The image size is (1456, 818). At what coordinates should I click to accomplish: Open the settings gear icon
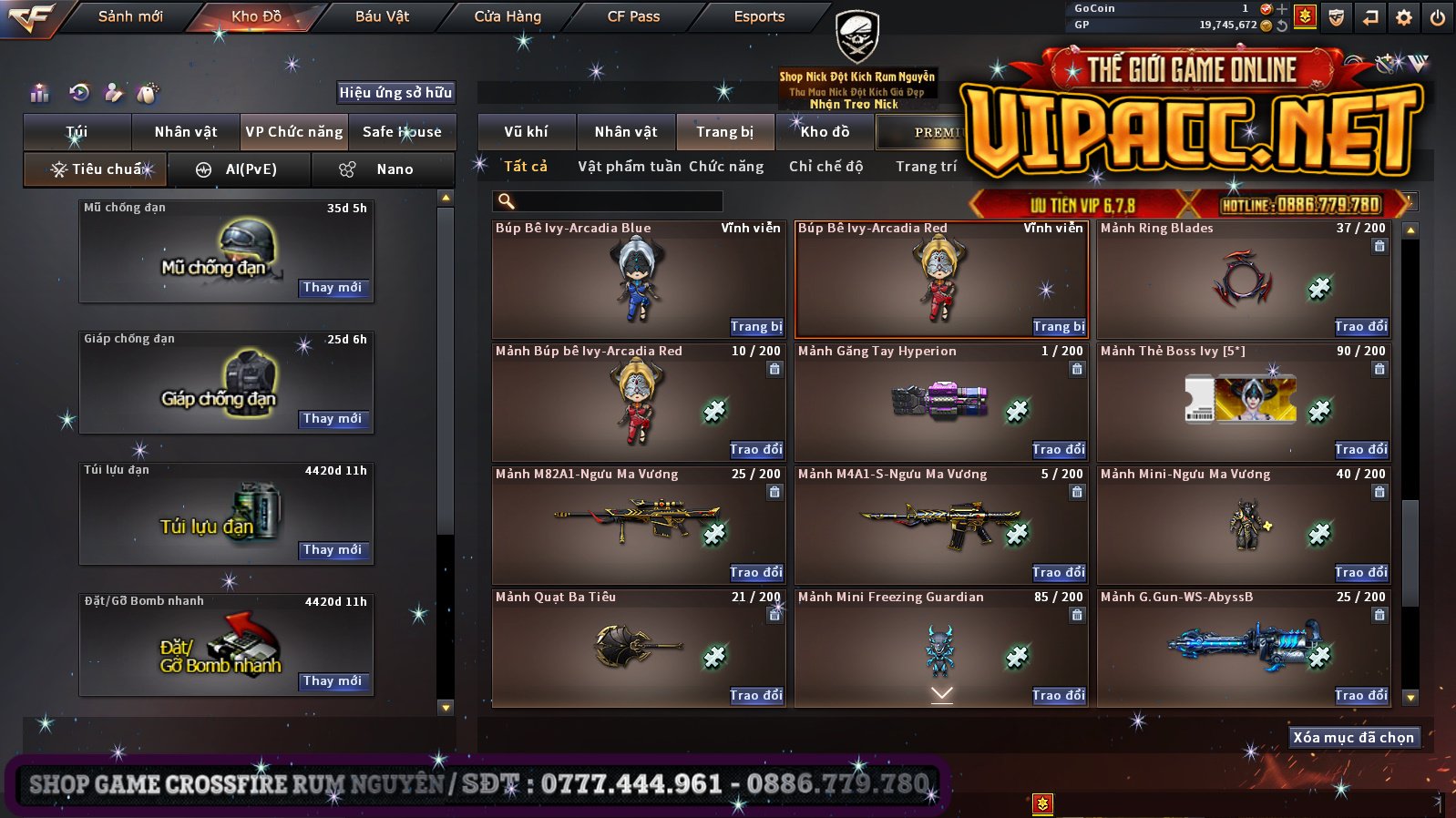tap(1404, 17)
